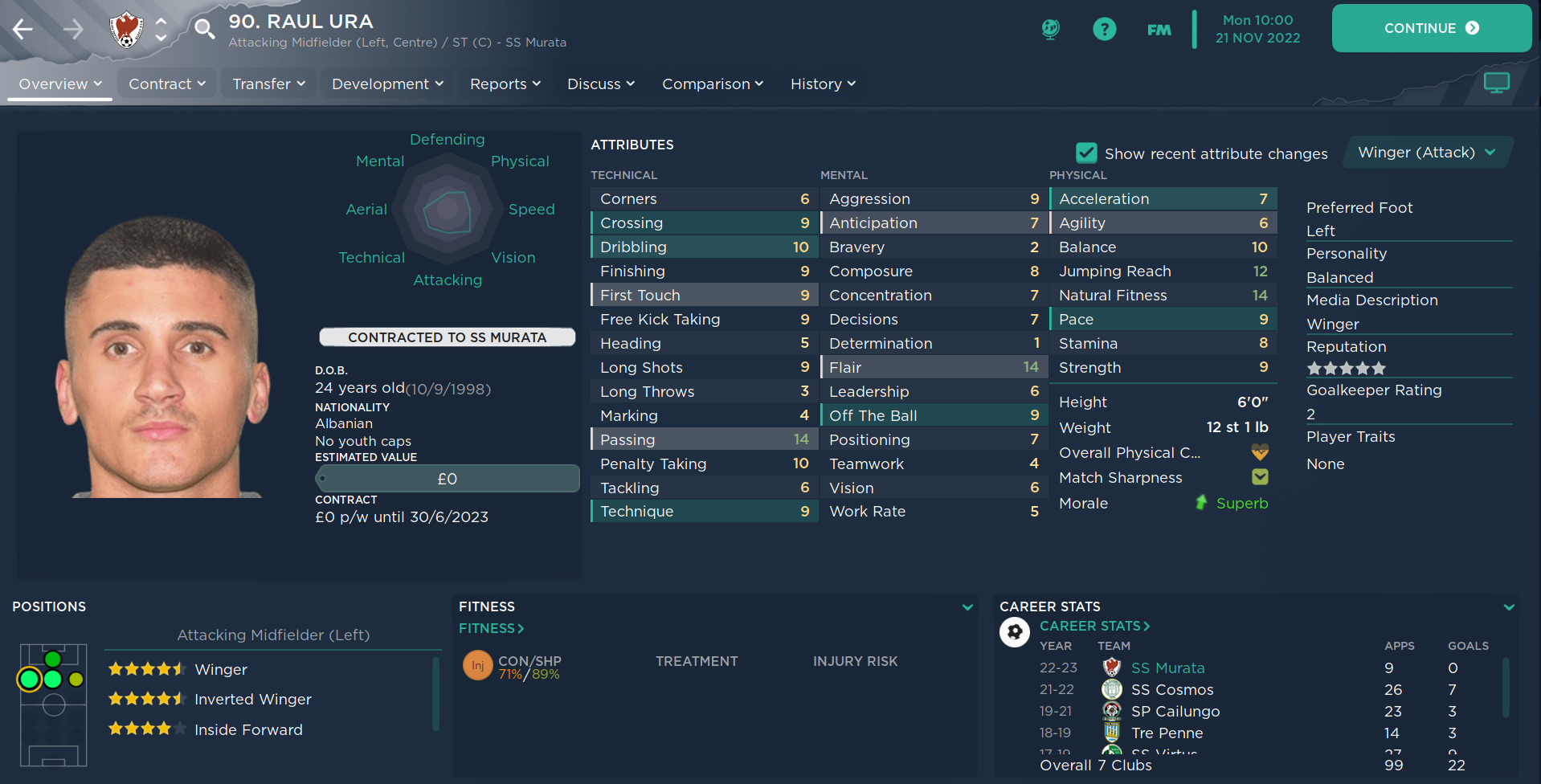The height and width of the screenshot is (784, 1541).
Task: Open the Winger (Attack) role dropdown
Action: pyautogui.click(x=1426, y=152)
